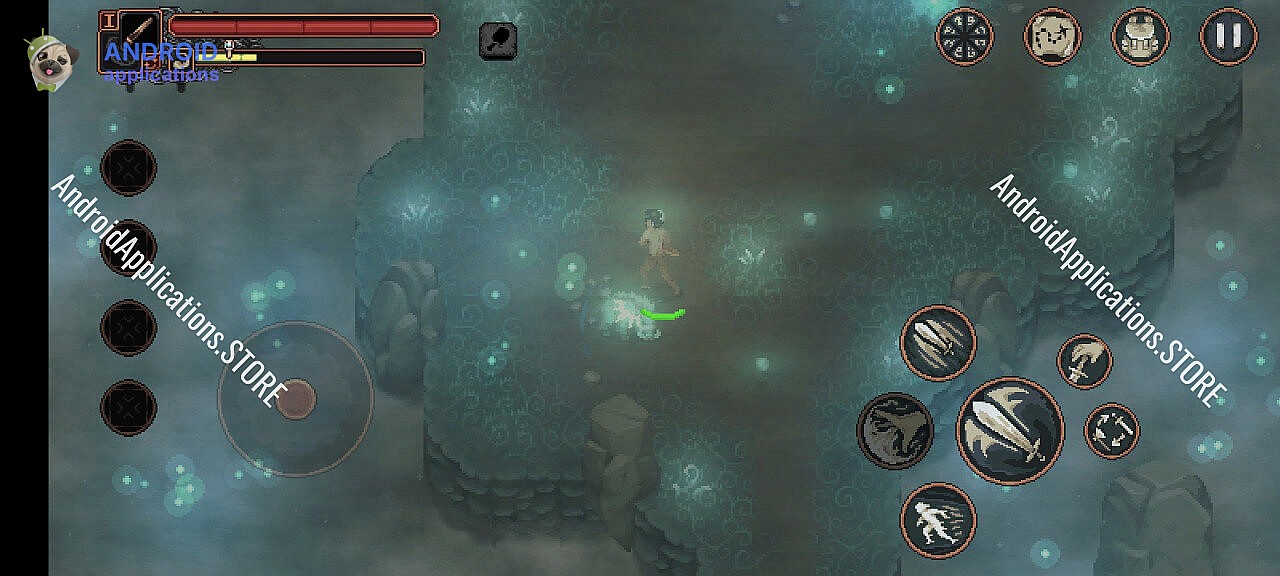Open the parchment map
The height and width of the screenshot is (576, 1280).
point(1052,37)
